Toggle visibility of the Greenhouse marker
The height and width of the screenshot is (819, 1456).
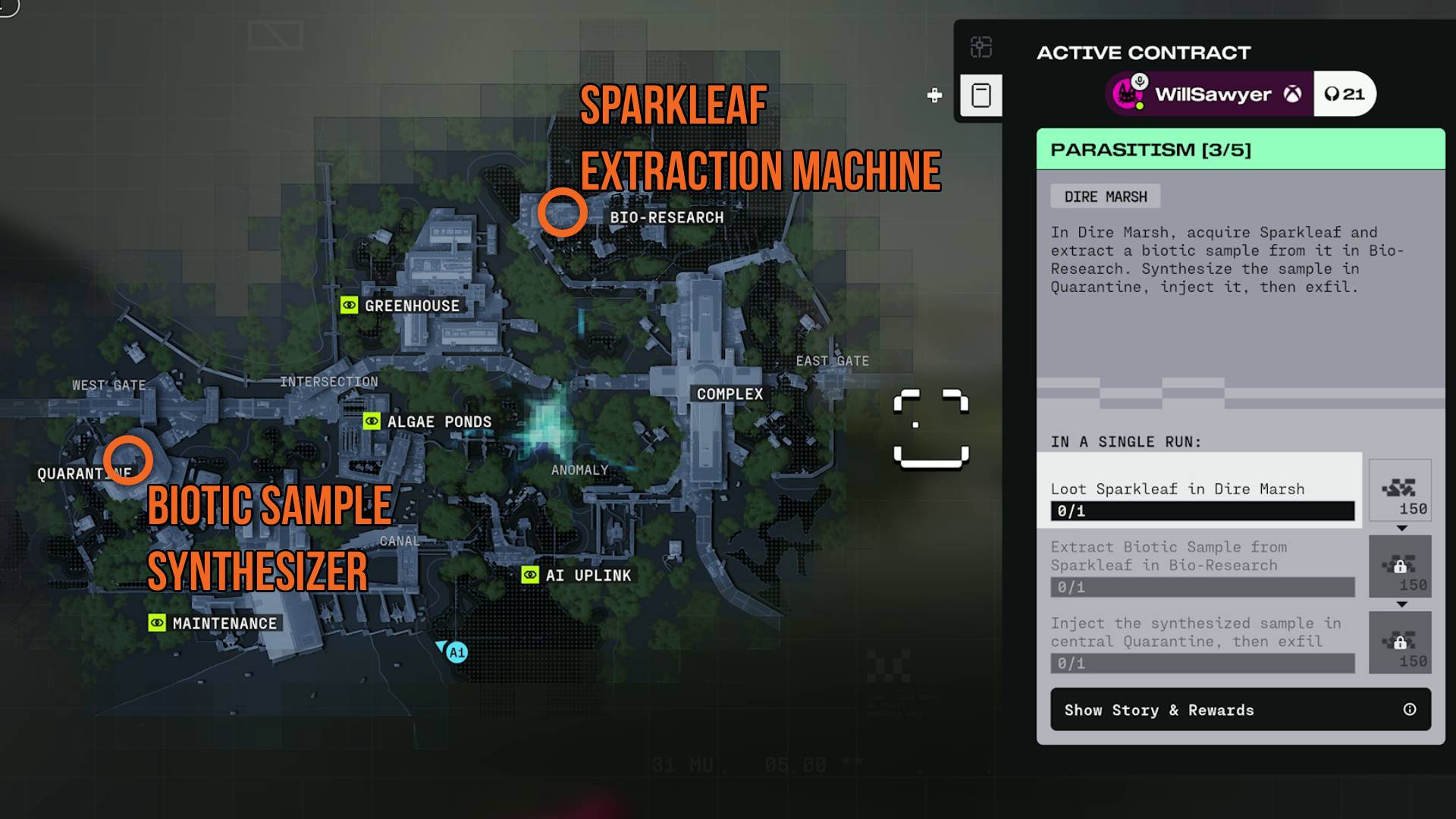tap(350, 306)
